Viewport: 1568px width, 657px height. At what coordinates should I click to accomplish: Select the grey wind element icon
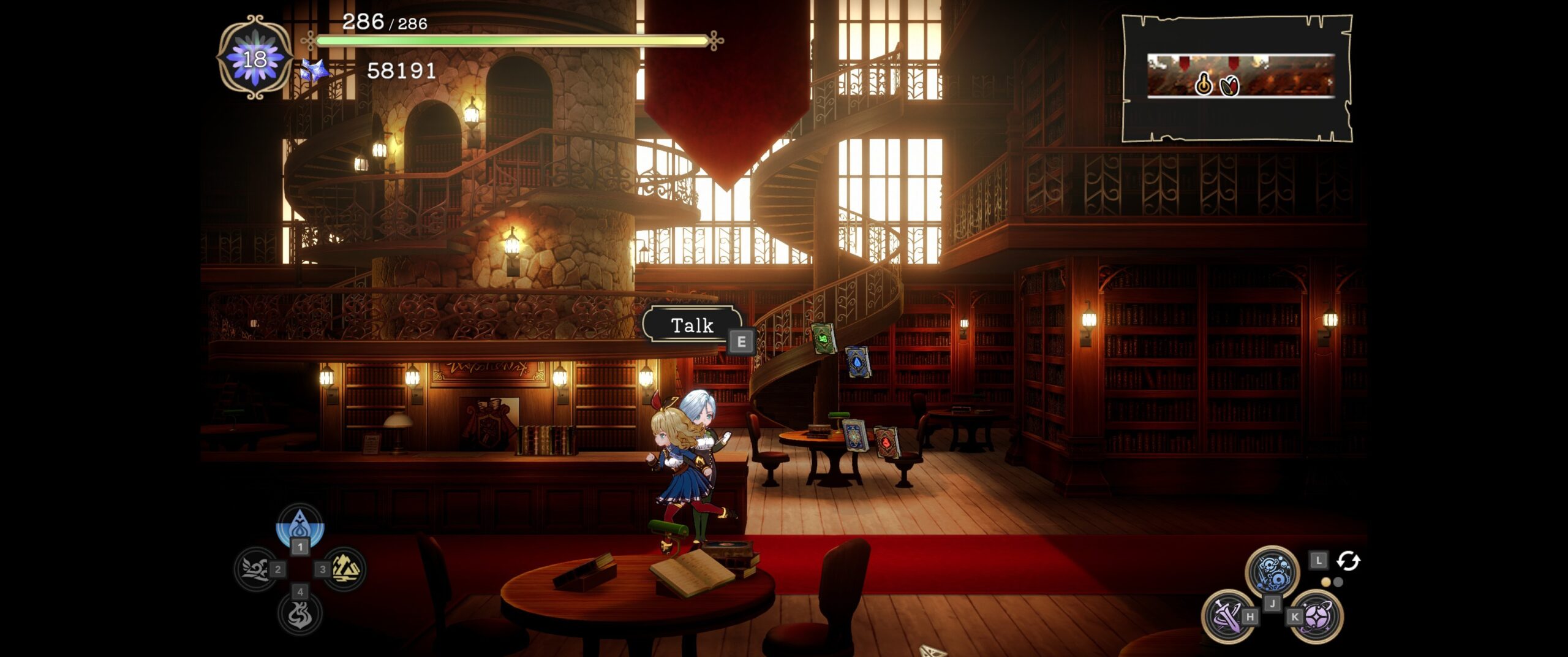[x=256, y=569]
